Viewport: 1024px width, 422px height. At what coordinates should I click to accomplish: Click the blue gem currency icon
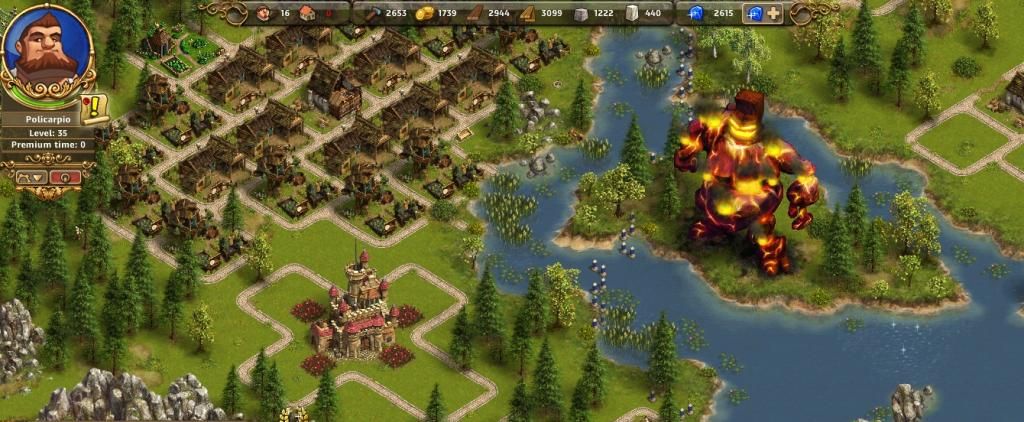pyautogui.click(x=695, y=13)
